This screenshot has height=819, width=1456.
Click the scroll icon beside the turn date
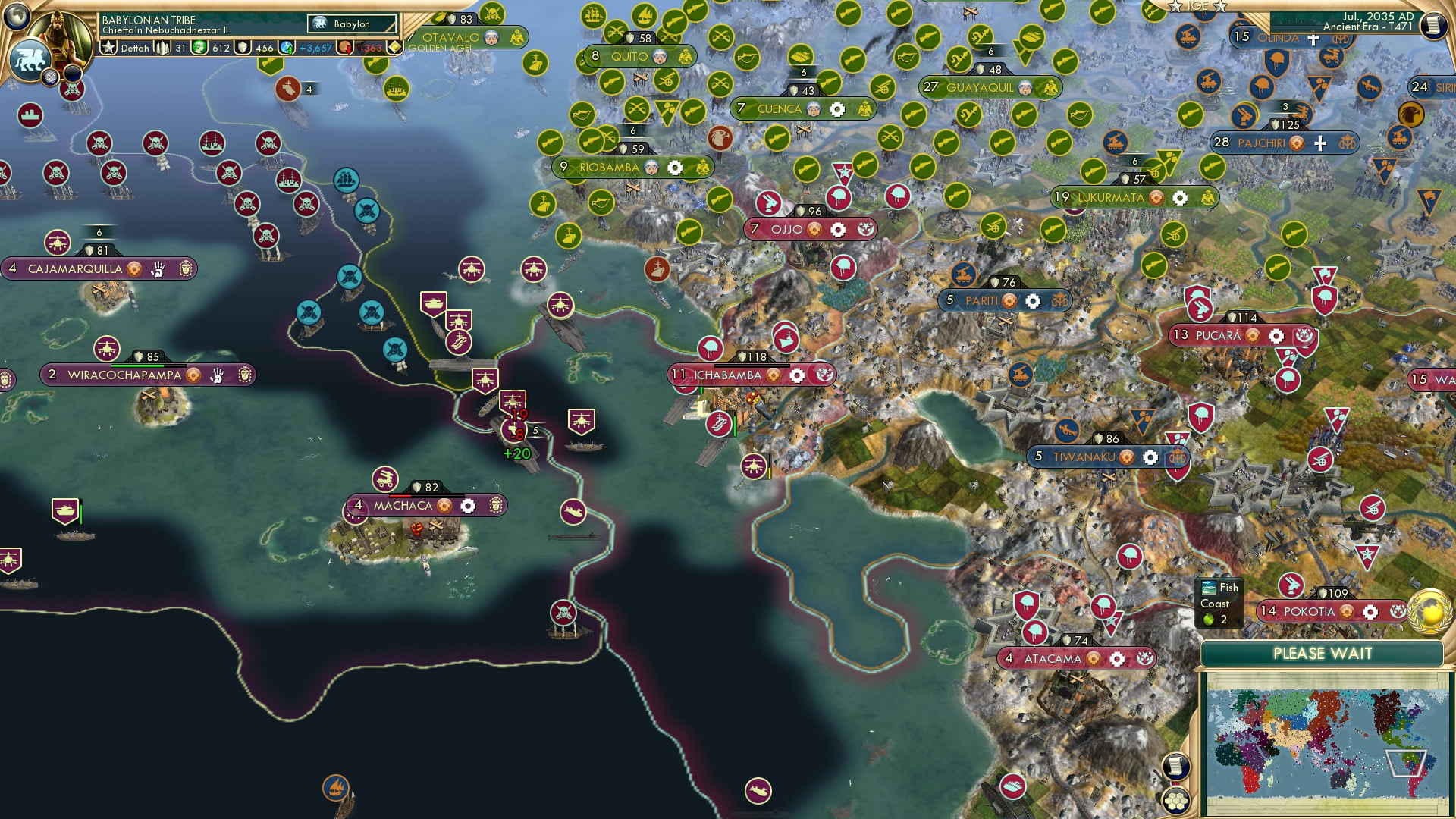point(1433,24)
